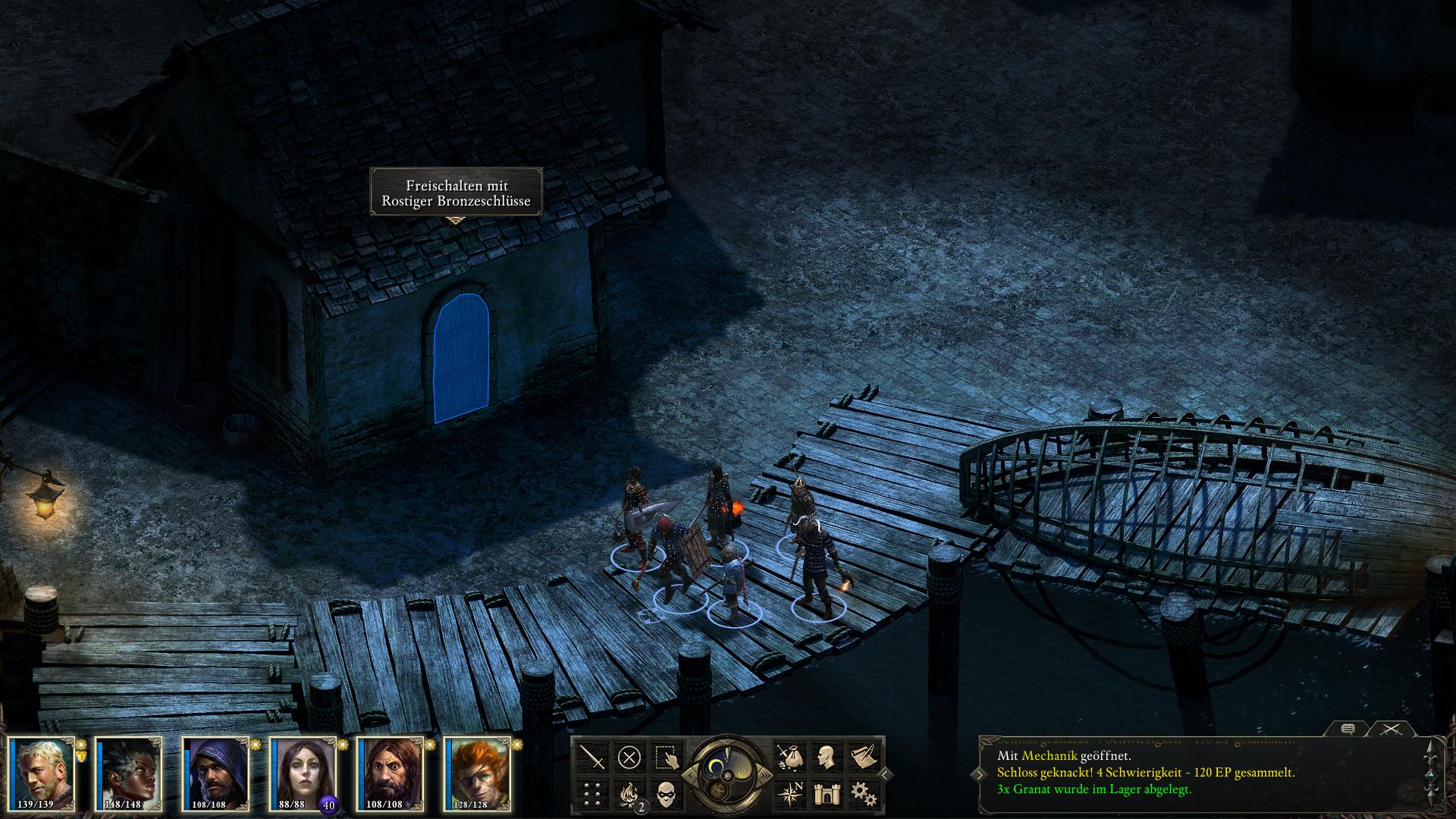The height and width of the screenshot is (819, 1456).
Task: Switch to the dialogue log tab
Action: pyautogui.click(x=1348, y=729)
